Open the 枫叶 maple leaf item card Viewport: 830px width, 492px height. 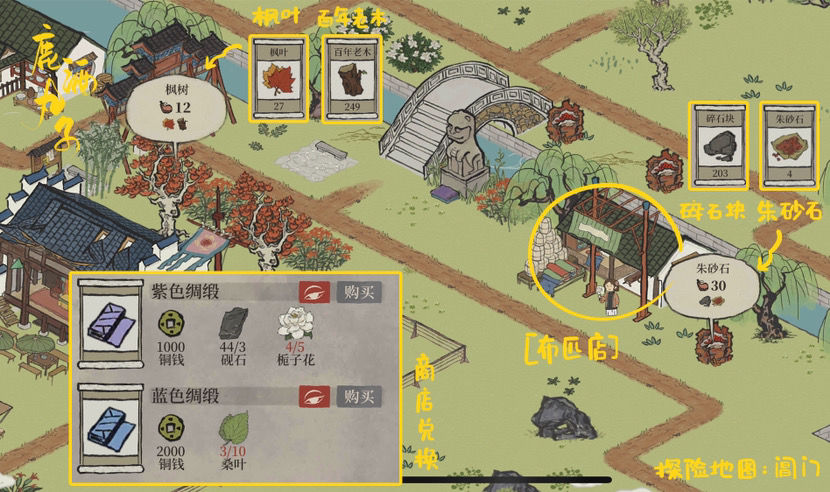280,78
